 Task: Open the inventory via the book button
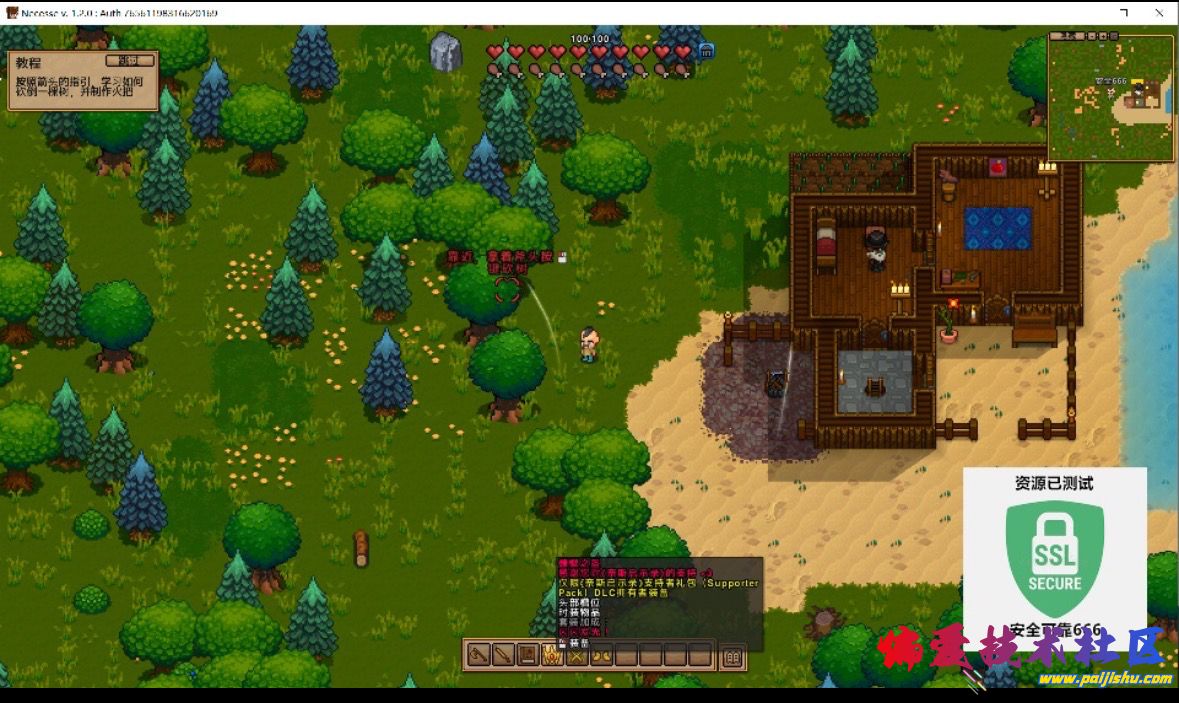point(733,657)
